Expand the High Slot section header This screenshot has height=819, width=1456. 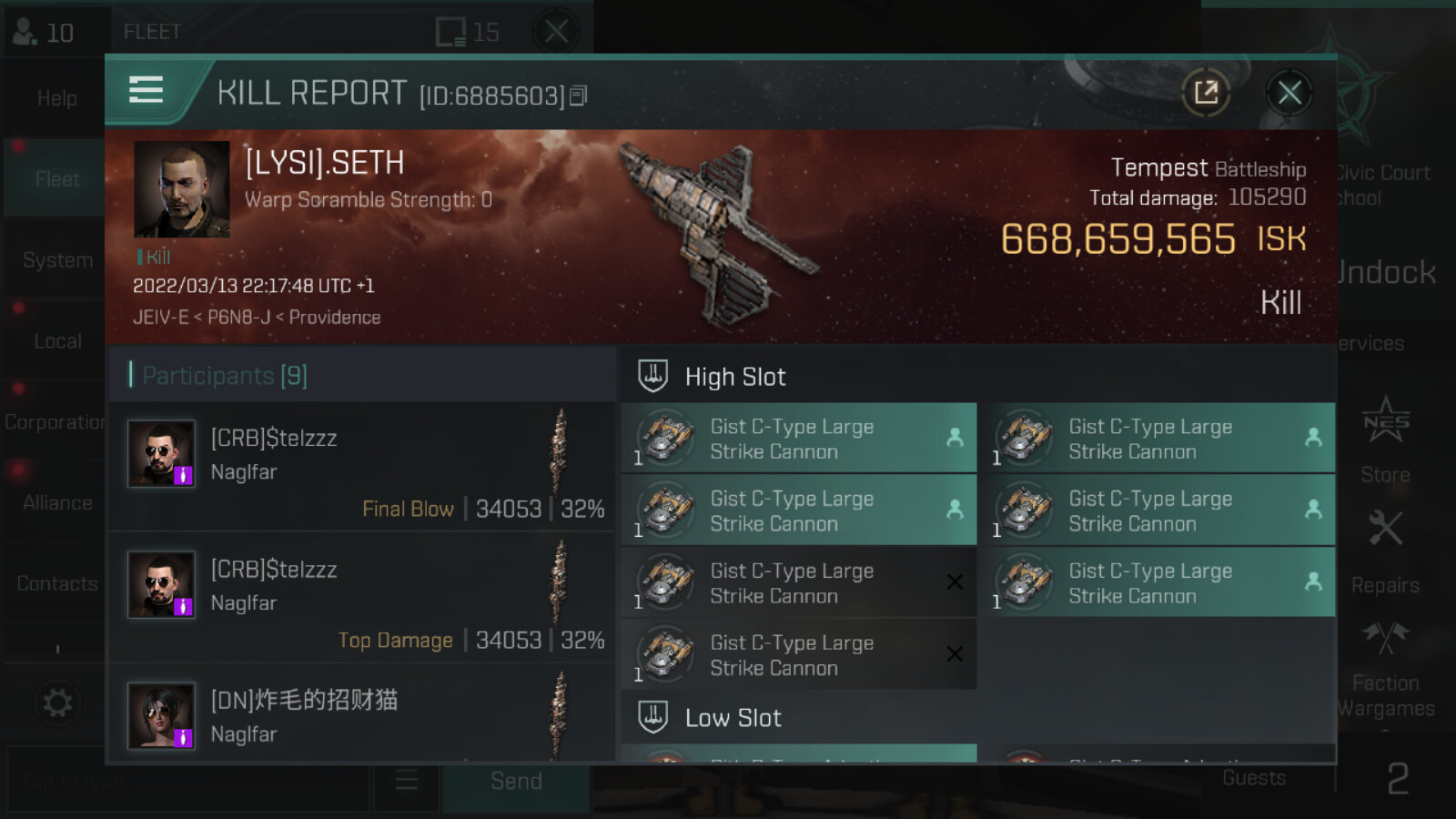click(x=735, y=377)
